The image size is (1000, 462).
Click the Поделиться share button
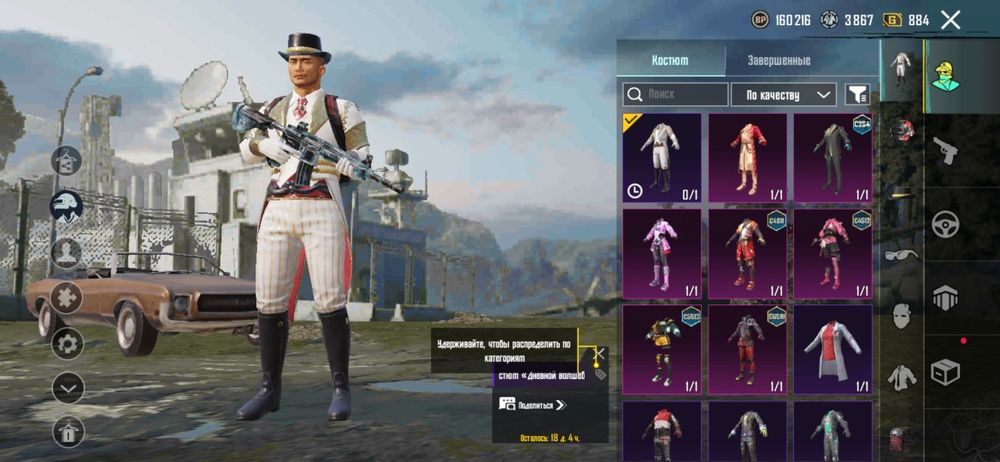tap(533, 404)
